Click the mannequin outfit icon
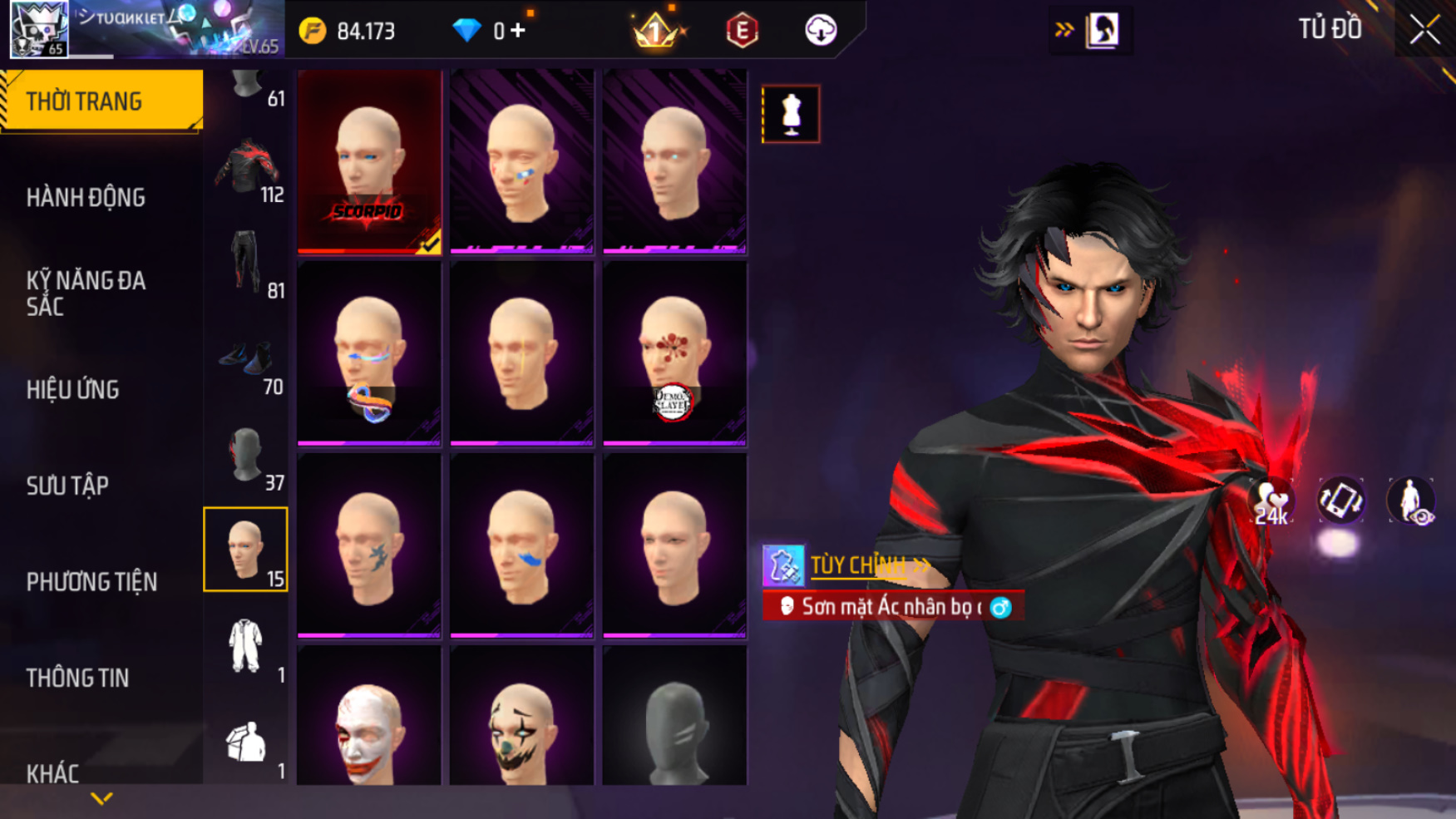The image size is (1456, 819). (790, 114)
